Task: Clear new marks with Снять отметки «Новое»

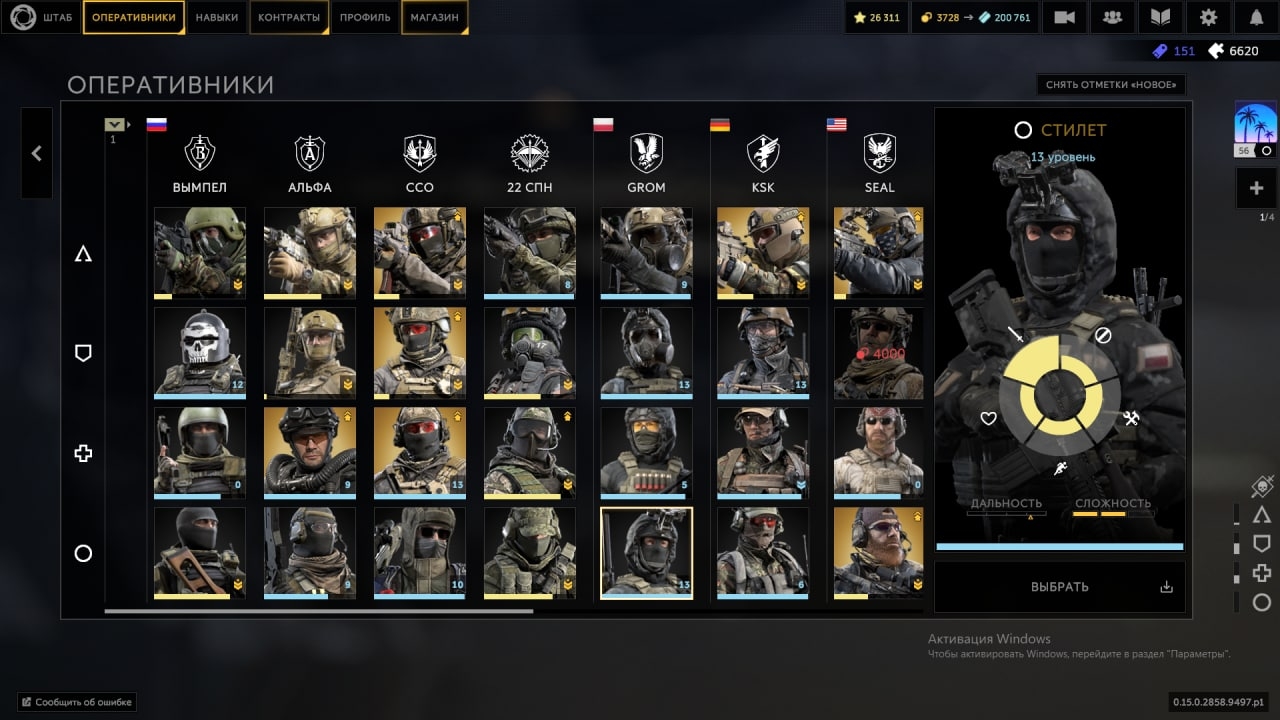Action: click(1110, 85)
